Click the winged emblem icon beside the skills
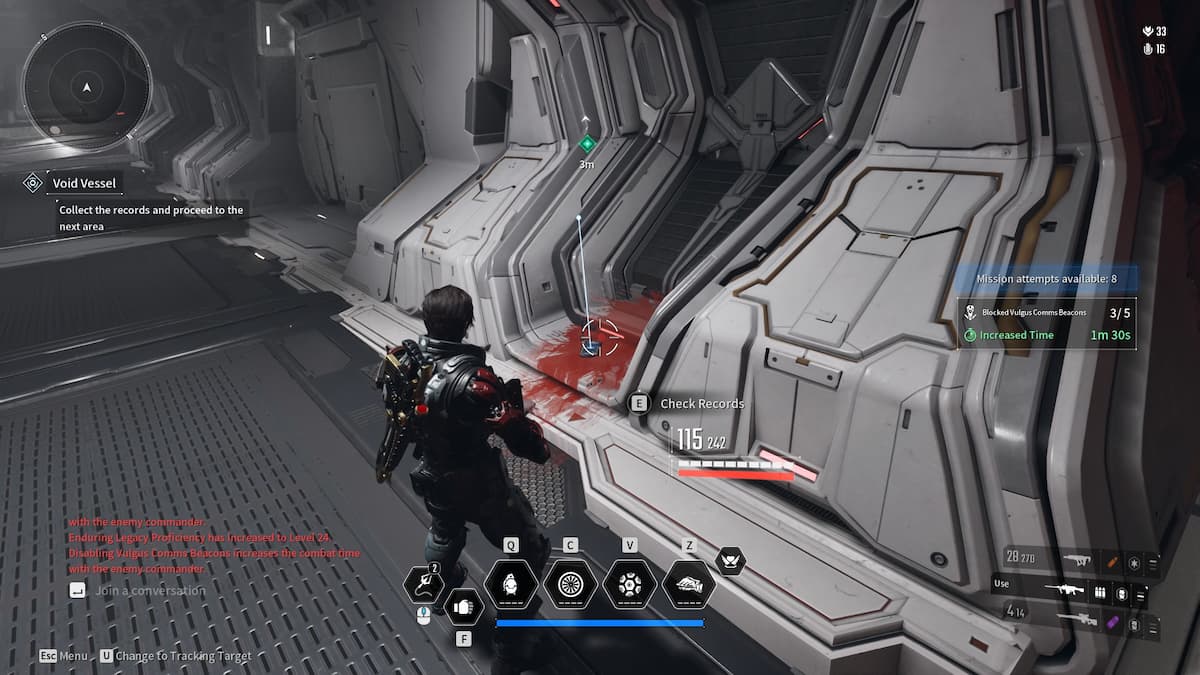The image size is (1200, 675). 731,561
